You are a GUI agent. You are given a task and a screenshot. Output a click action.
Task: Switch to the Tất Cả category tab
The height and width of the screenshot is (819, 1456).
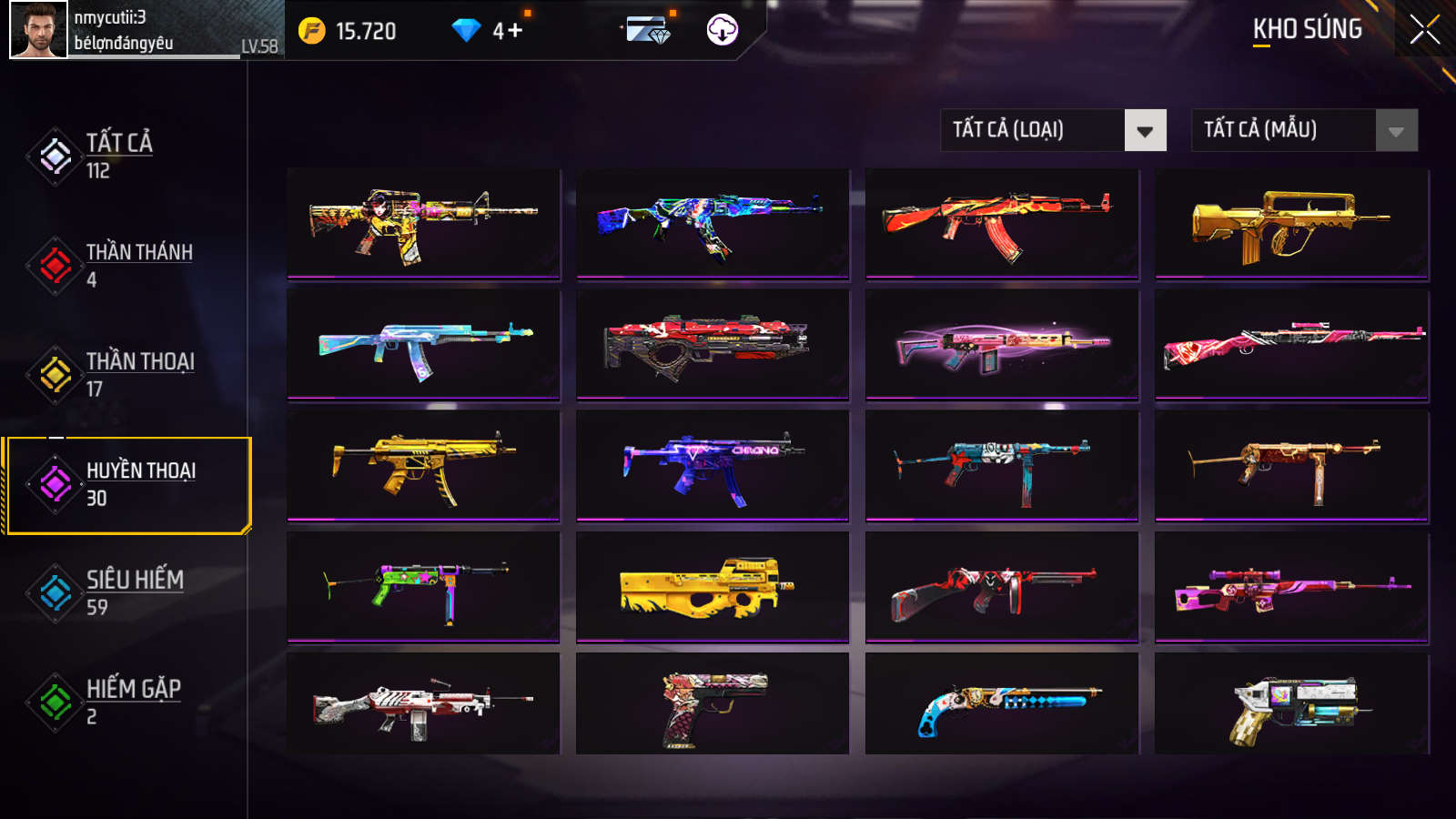pyautogui.click(x=118, y=156)
